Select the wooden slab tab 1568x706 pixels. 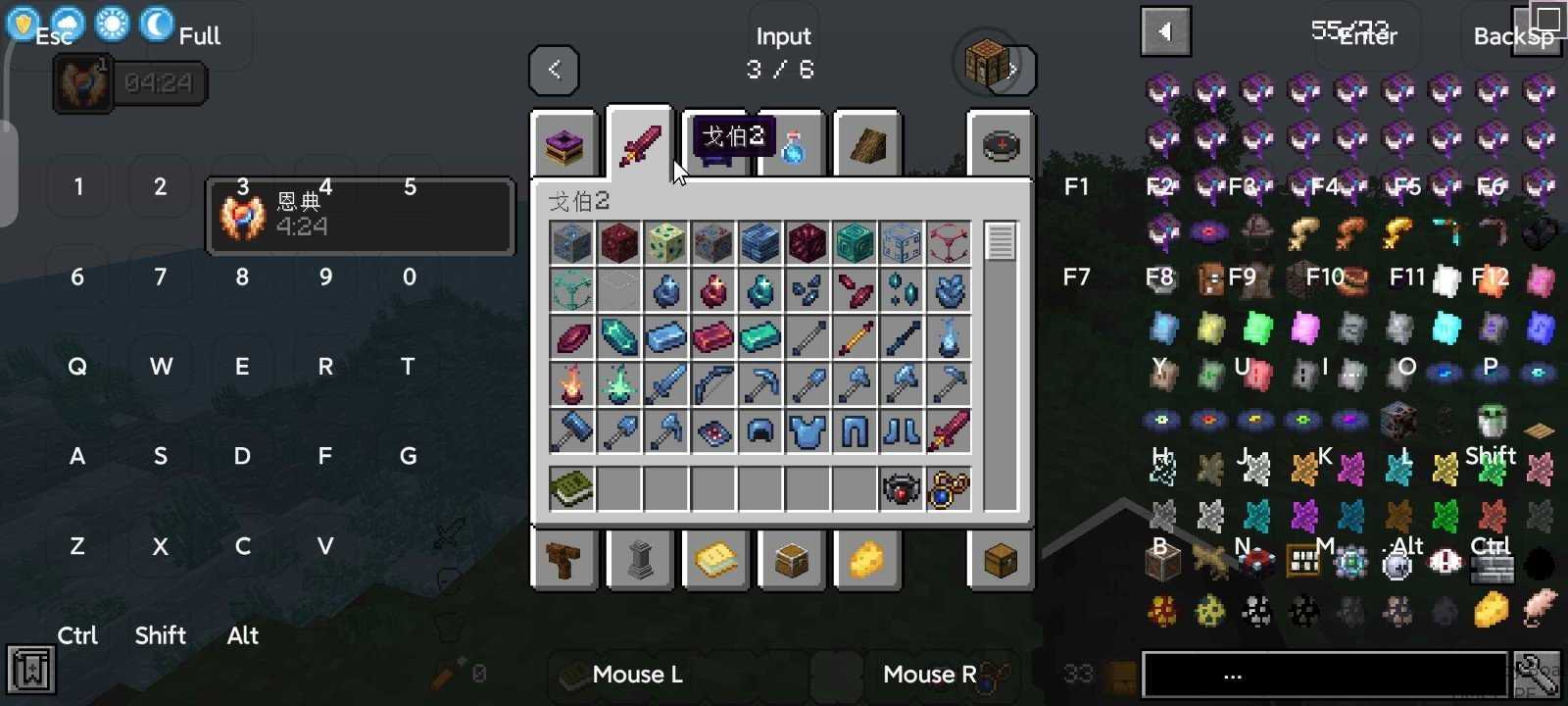click(866, 144)
